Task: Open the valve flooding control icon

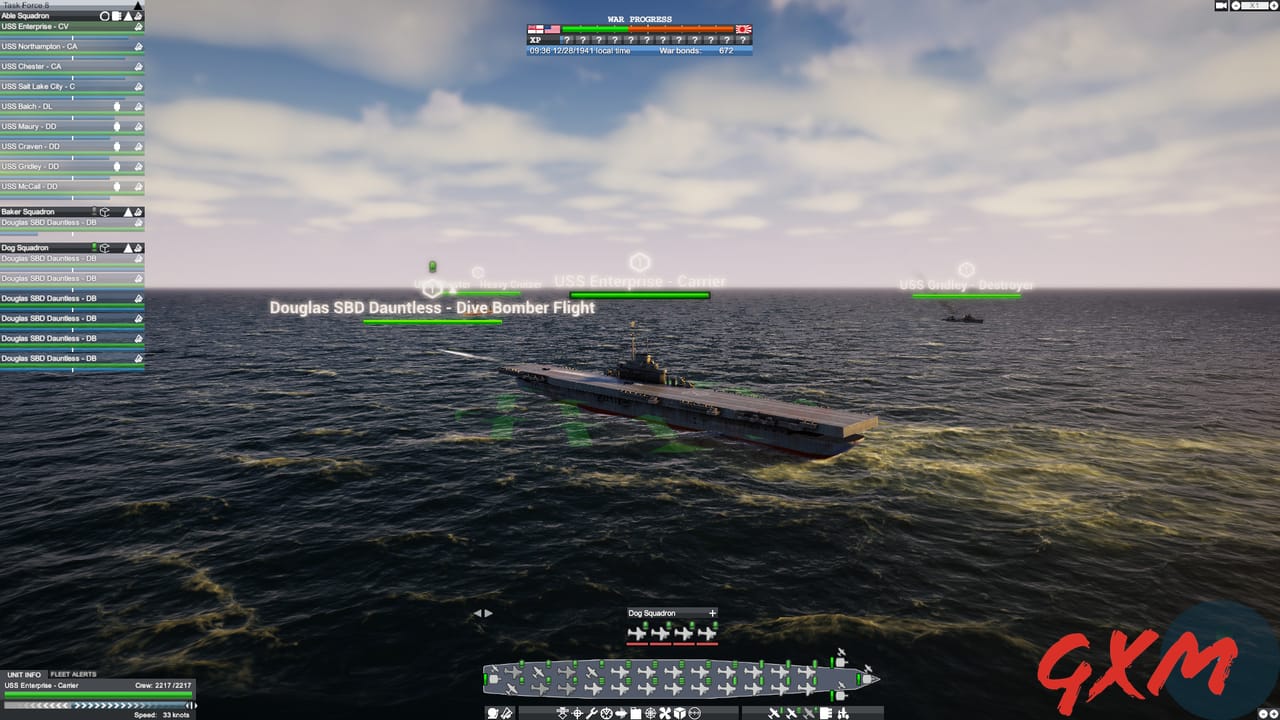Action: [606, 713]
